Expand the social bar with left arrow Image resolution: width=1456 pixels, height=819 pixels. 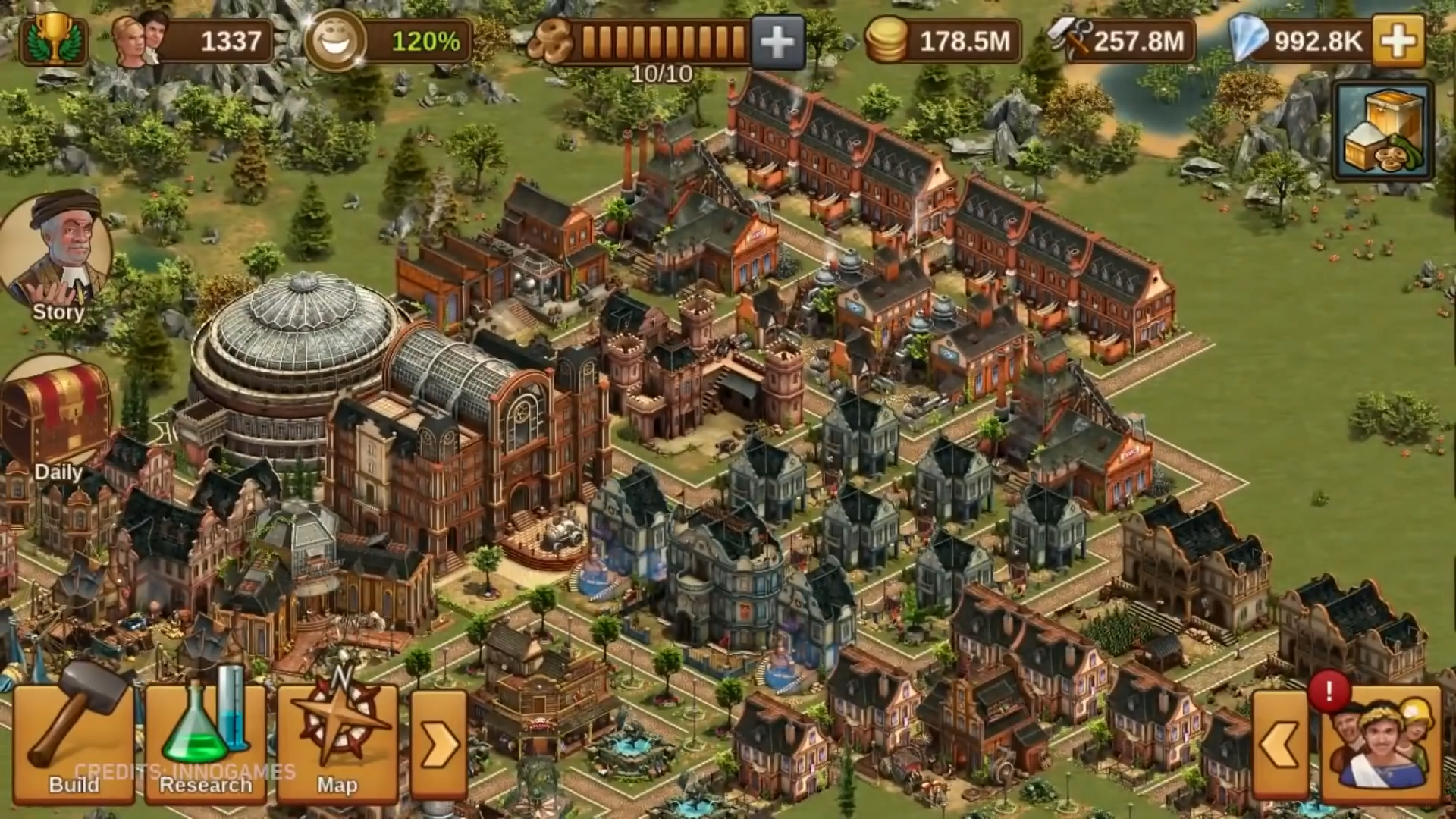coord(1282,745)
